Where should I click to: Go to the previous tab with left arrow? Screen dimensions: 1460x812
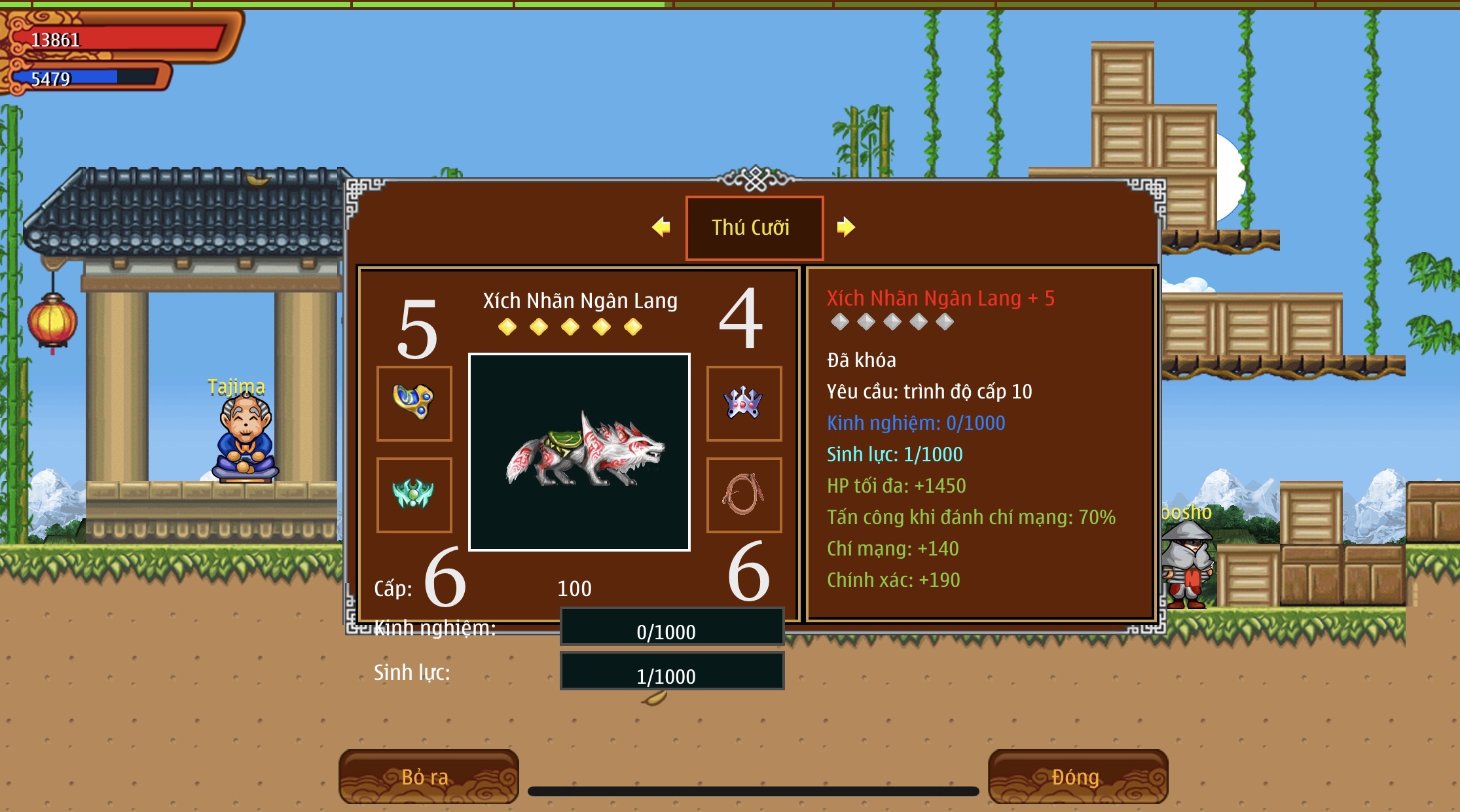coord(661,227)
